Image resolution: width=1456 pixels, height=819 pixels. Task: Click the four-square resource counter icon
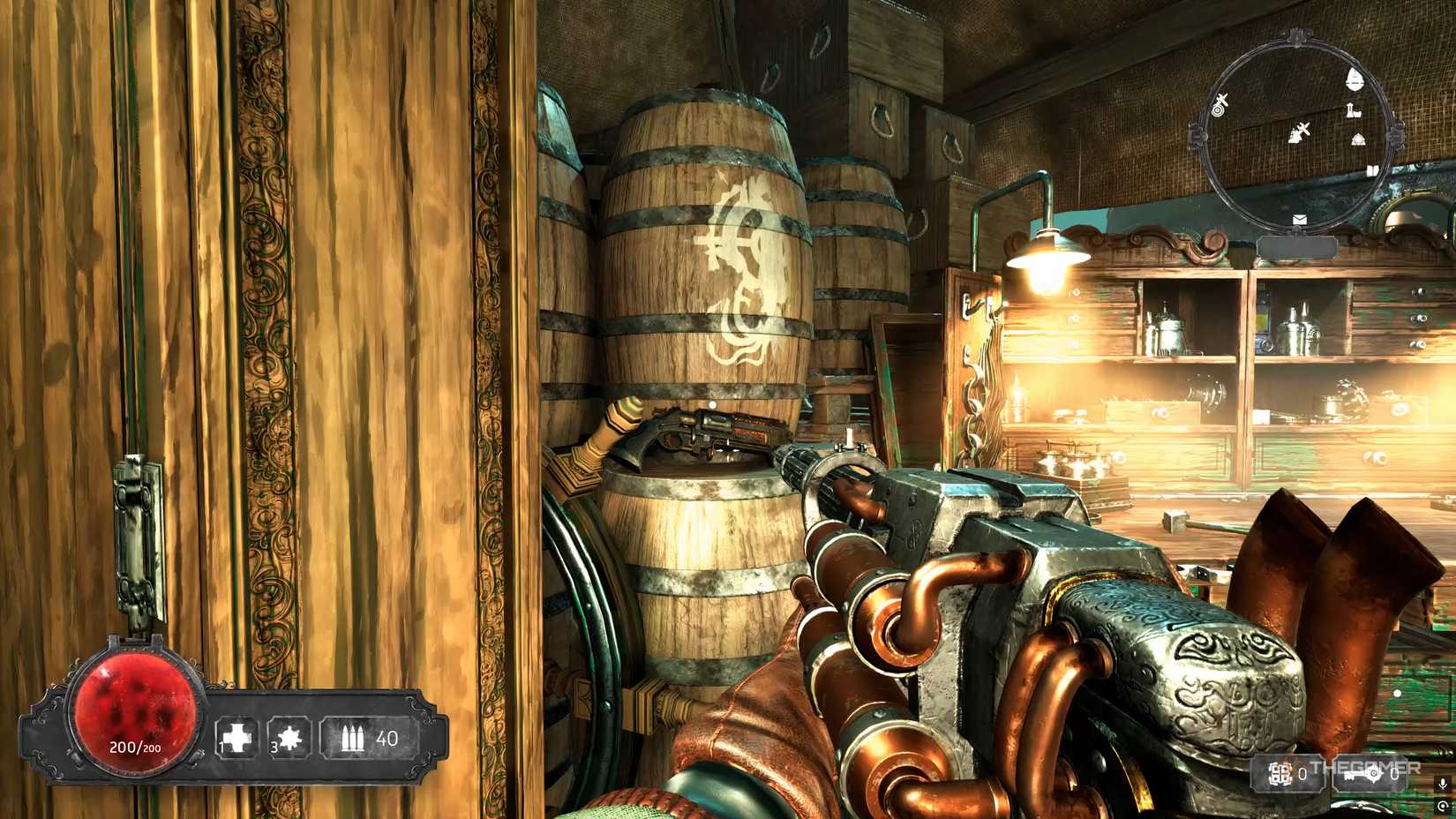click(1280, 775)
